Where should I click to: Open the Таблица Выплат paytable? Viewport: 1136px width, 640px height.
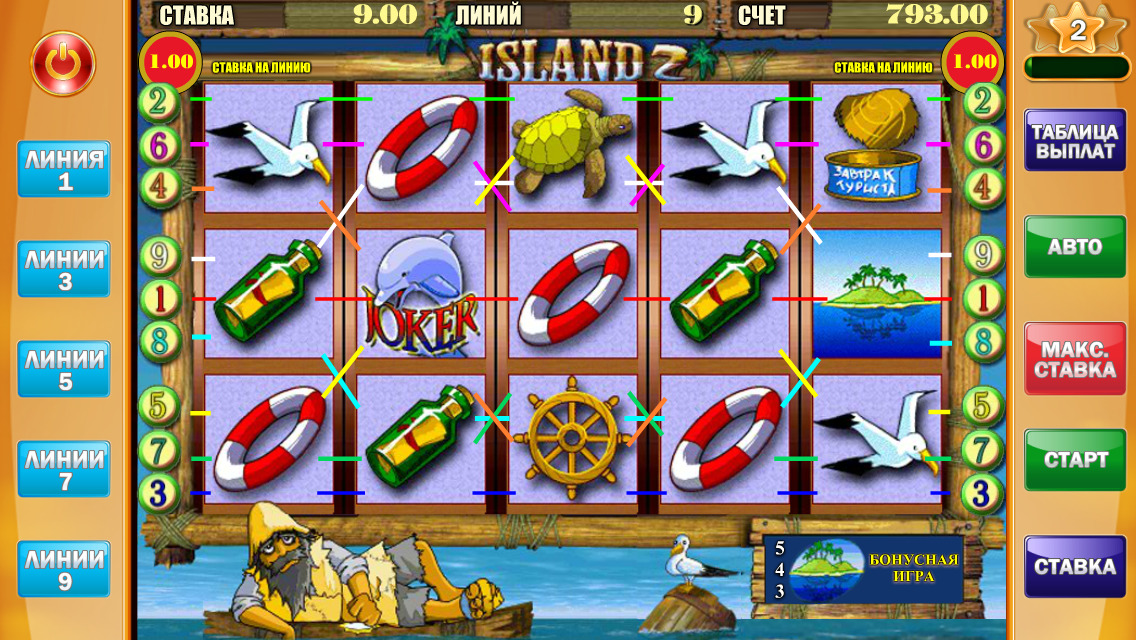(x=1074, y=142)
